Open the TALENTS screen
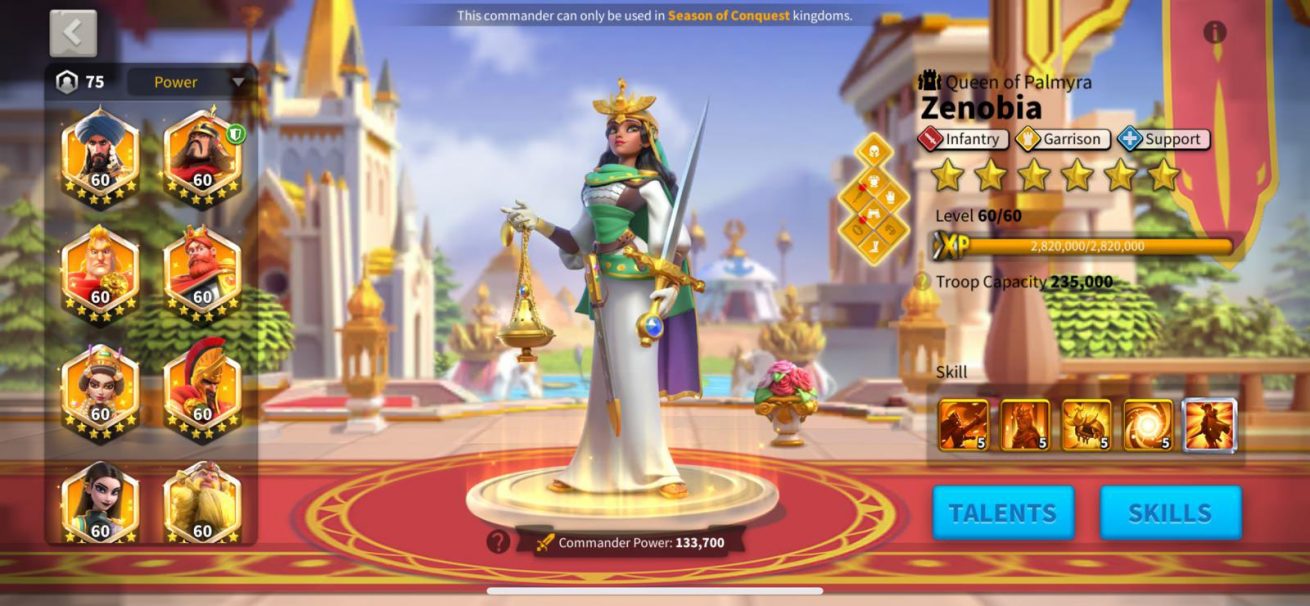 [x=1003, y=513]
